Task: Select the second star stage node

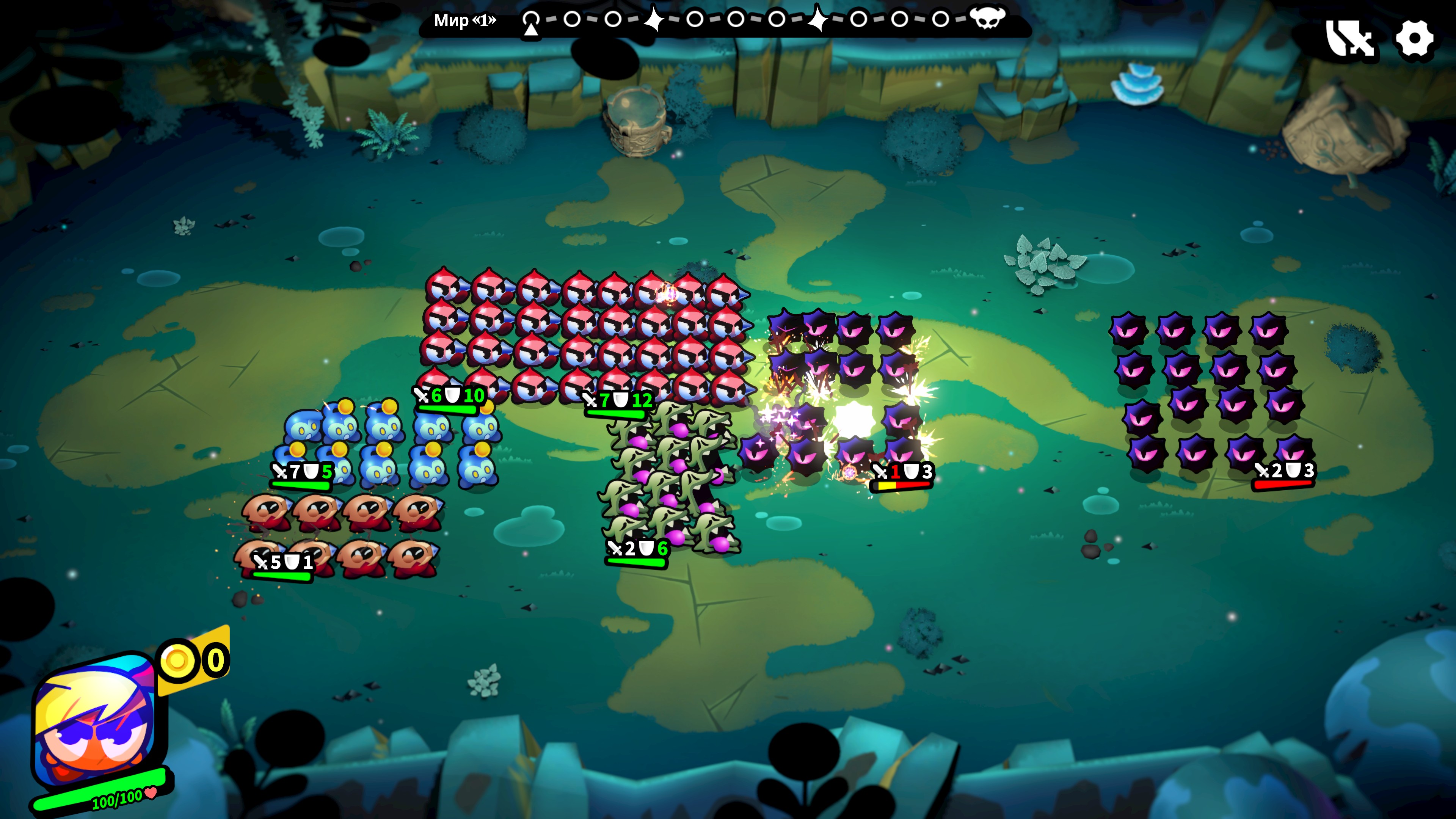Action: [x=817, y=19]
